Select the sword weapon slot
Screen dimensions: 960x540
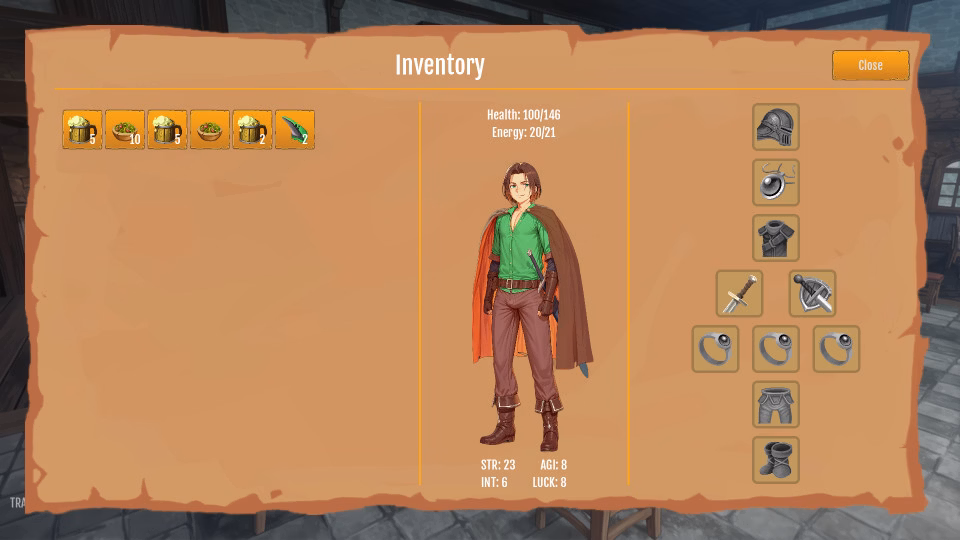pyautogui.click(x=740, y=294)
